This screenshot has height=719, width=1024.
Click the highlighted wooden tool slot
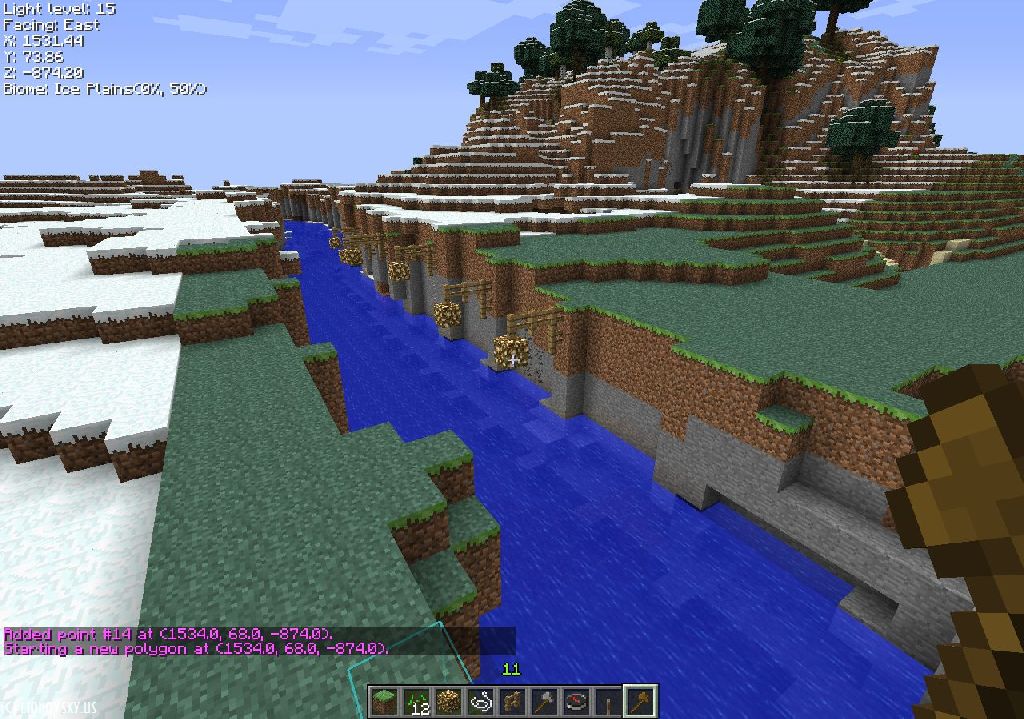pos(640,702)
